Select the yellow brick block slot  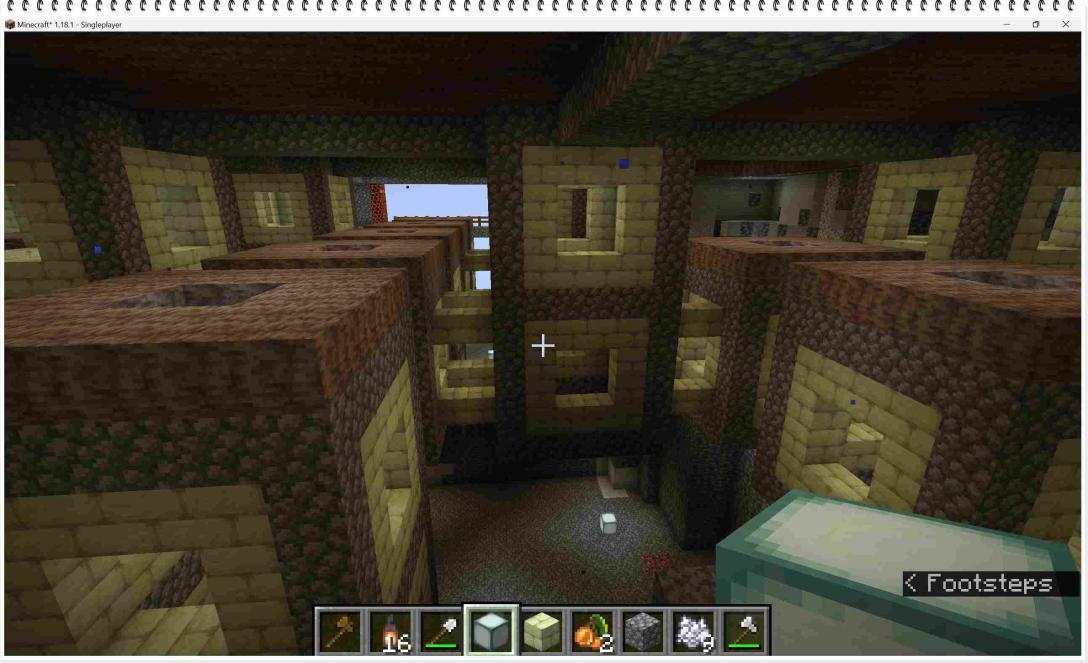(543, 631)
